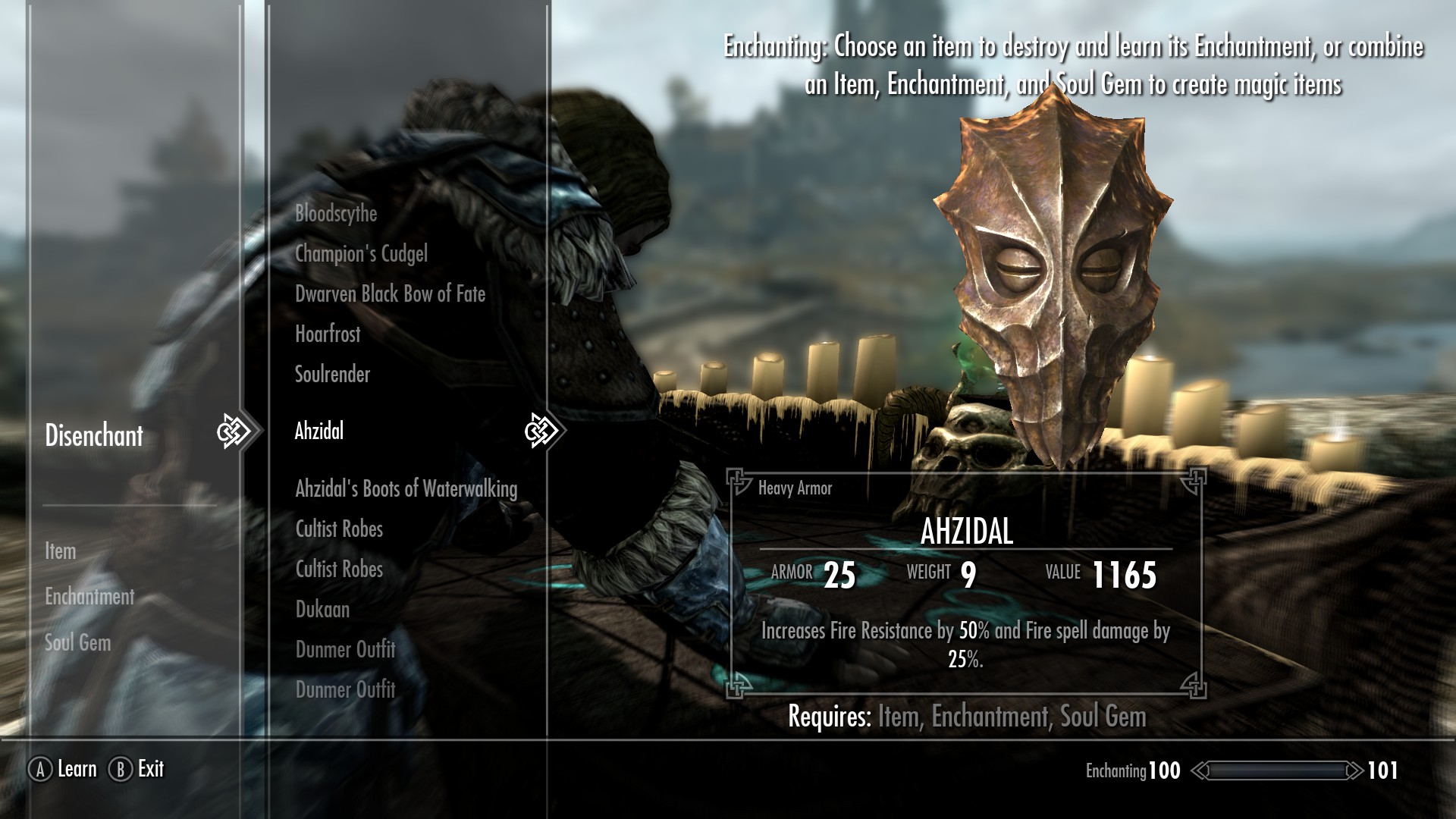Image resolution: width=1456 pixels, height=819 pixels.
Task: Choose Dwarven Black Bow of Fate
Action: [x=390, y=294]
